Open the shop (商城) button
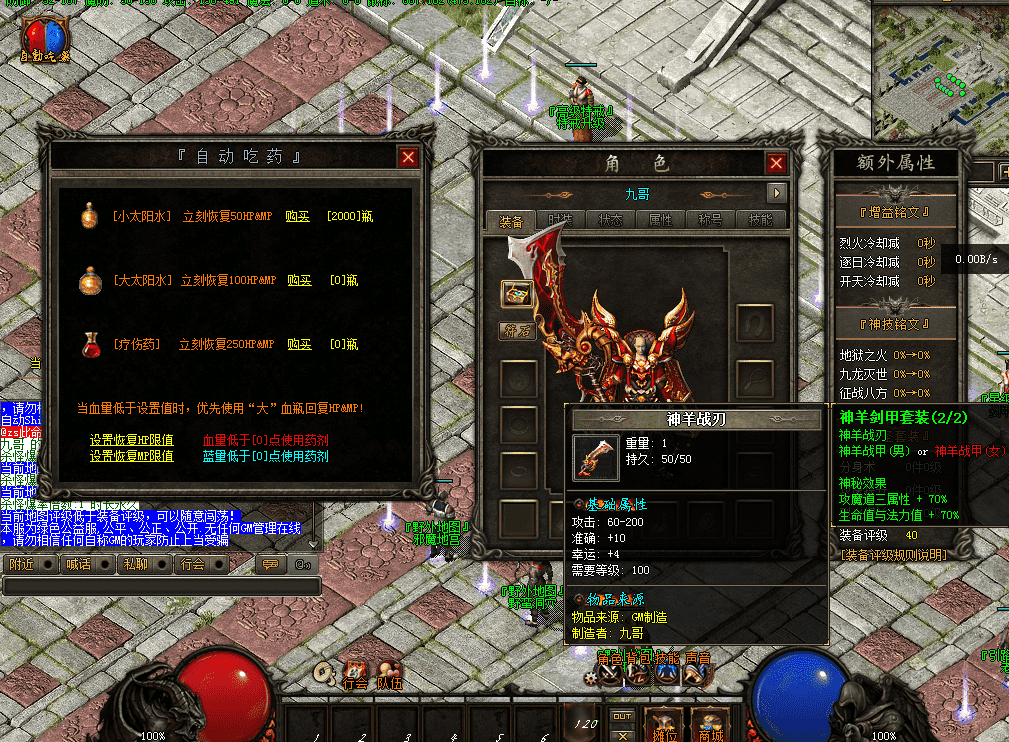 point(709,724)
